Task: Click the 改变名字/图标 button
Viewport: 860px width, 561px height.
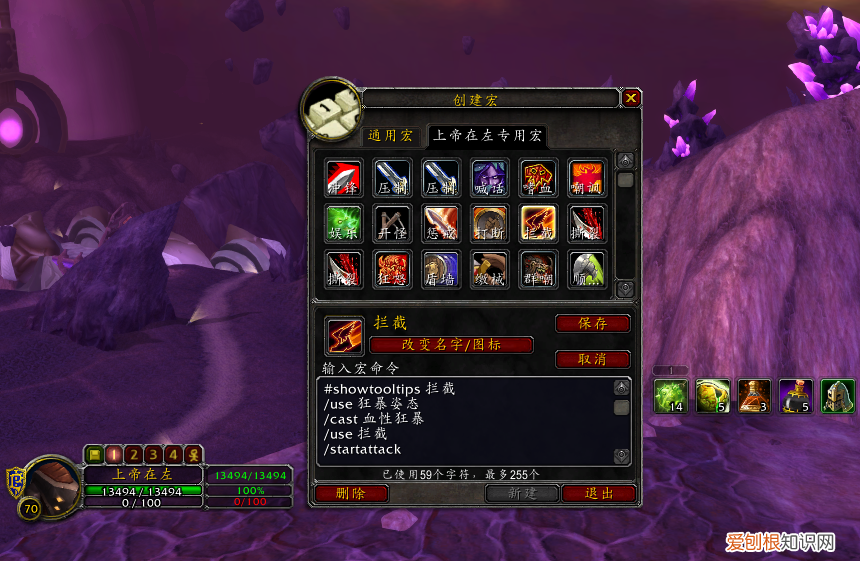Action: coord(451,344)
